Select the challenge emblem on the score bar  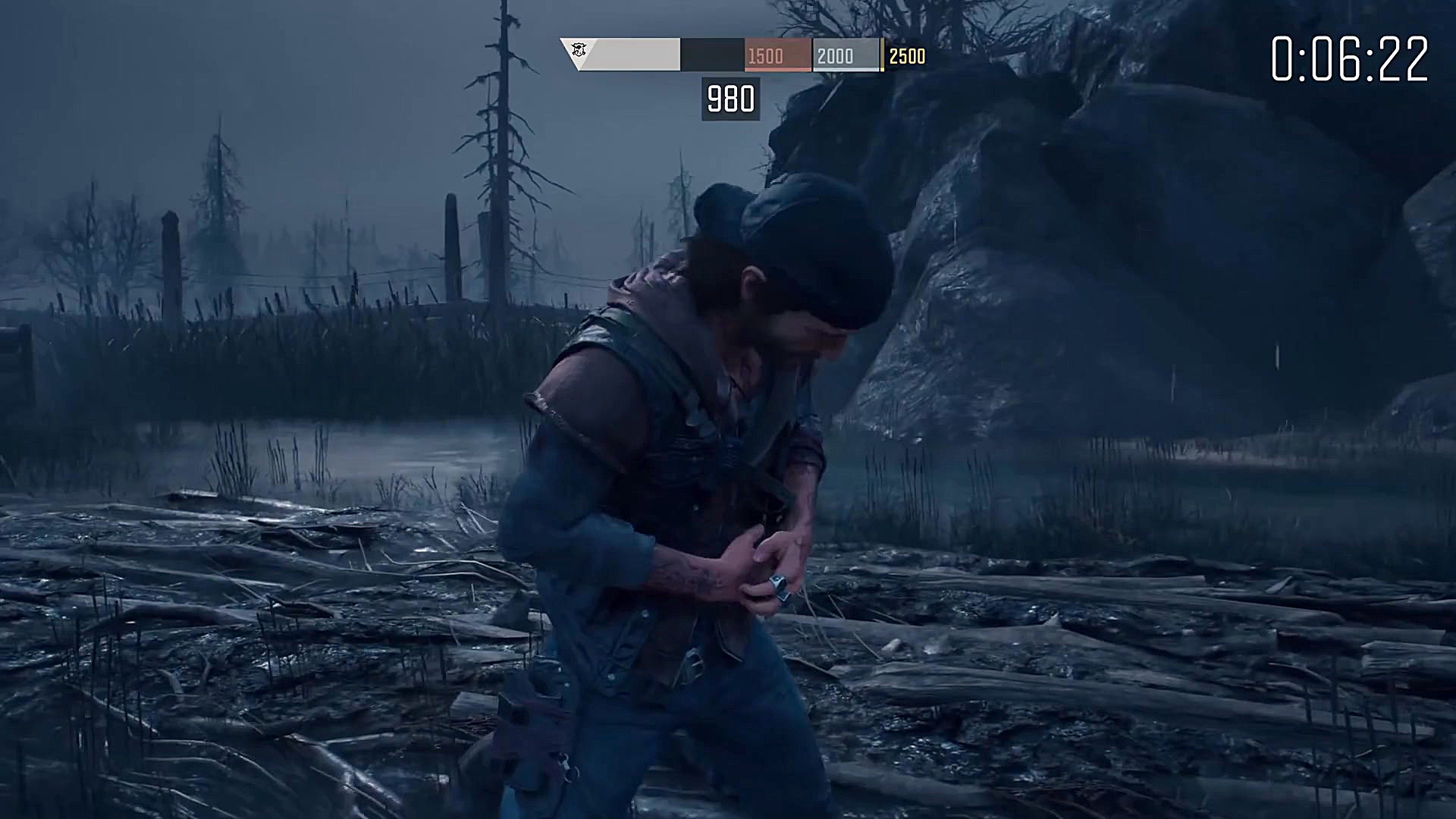click(580, 52)
